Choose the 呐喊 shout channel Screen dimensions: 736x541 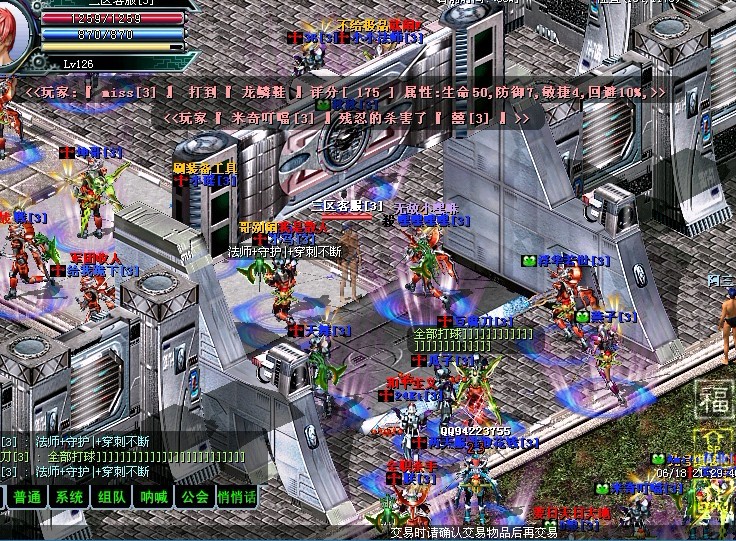coord(153,497)
